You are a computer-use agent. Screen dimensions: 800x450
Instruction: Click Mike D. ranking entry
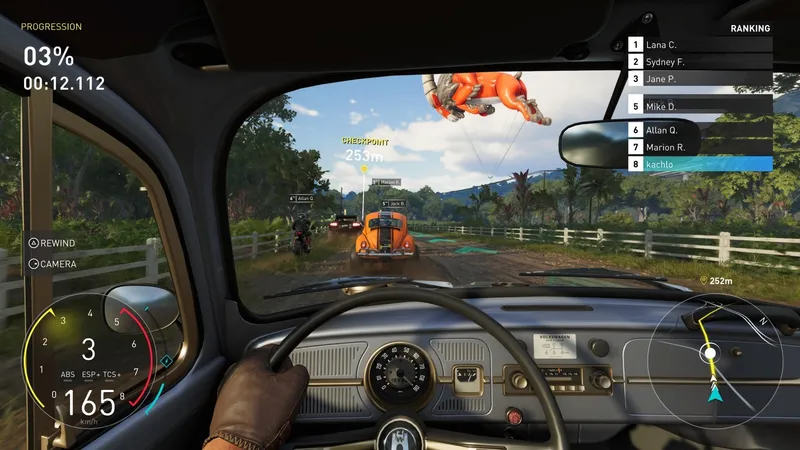tap(700, 106)
